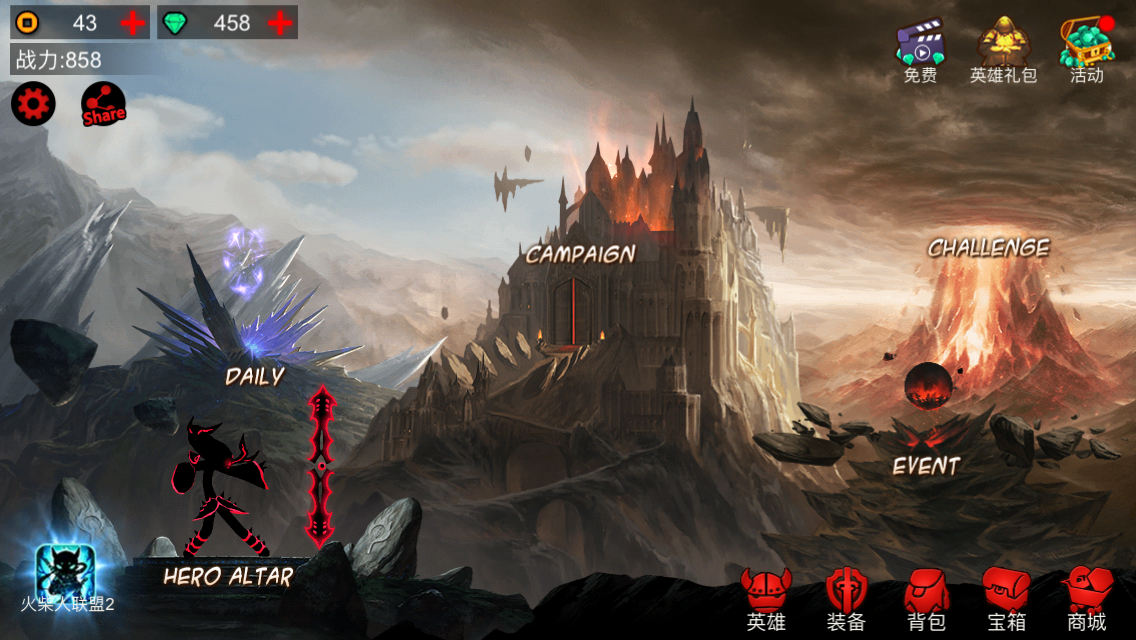Open the Daily mode
Screen dimensions: 1136x640
click(x=254, y=376)
